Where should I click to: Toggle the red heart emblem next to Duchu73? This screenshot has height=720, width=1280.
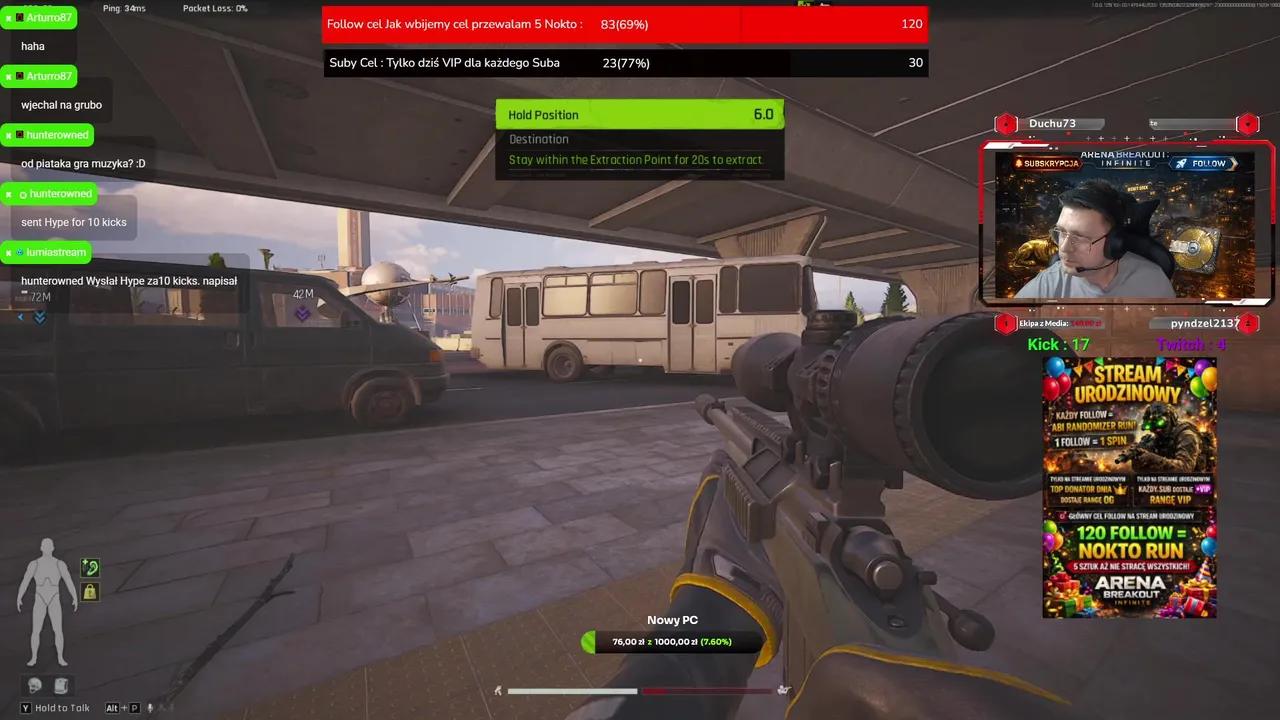[x=1006, y=124]
